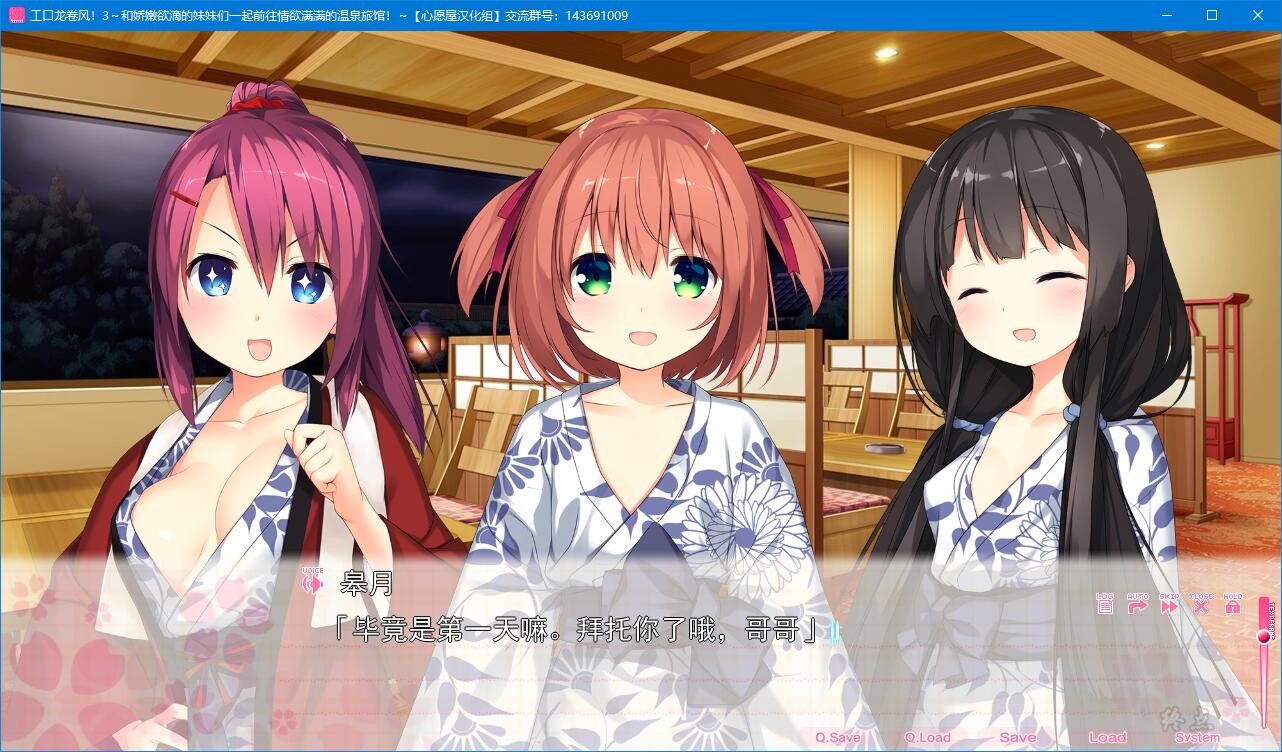Hide the text window using the CLOSE icon
The image size is (1282, 752).
(1200, 606)
